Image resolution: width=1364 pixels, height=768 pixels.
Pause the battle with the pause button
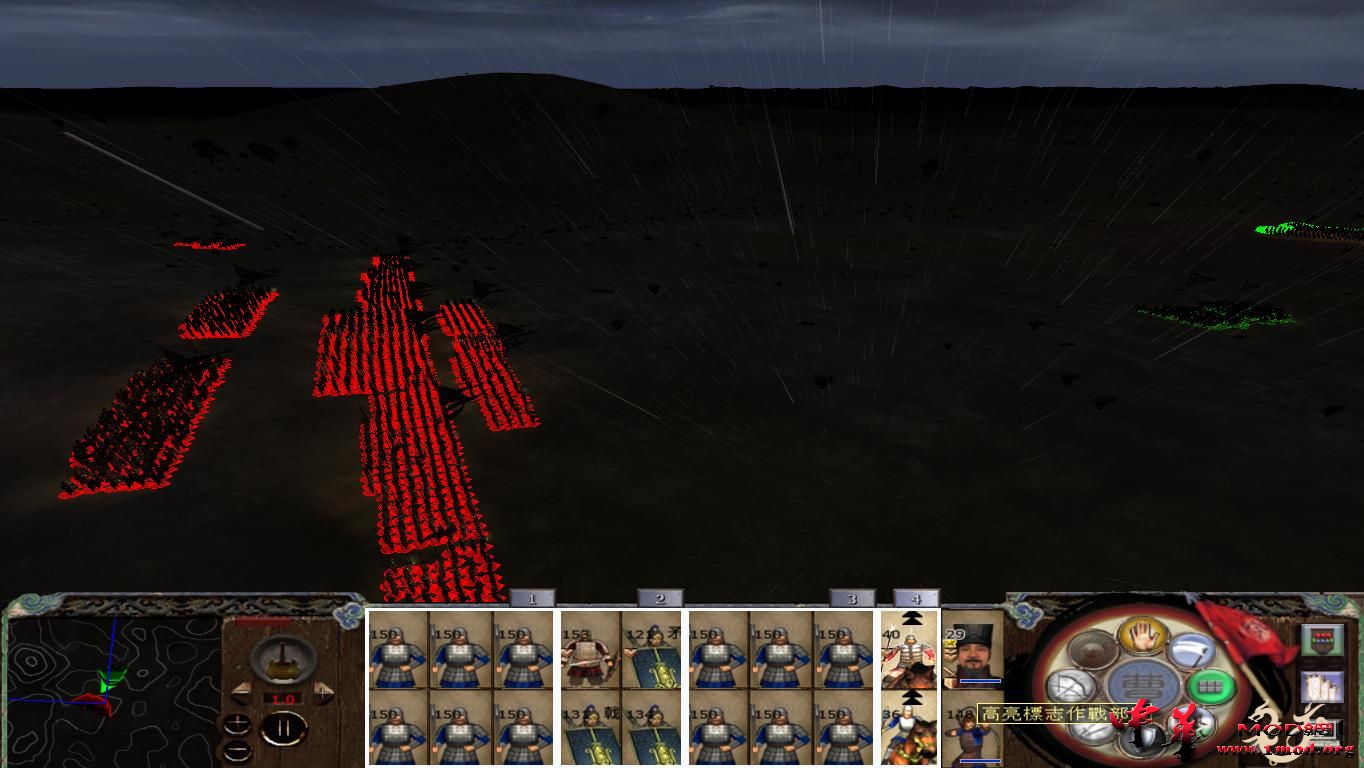pyautogui.click(x=285, y=728)
